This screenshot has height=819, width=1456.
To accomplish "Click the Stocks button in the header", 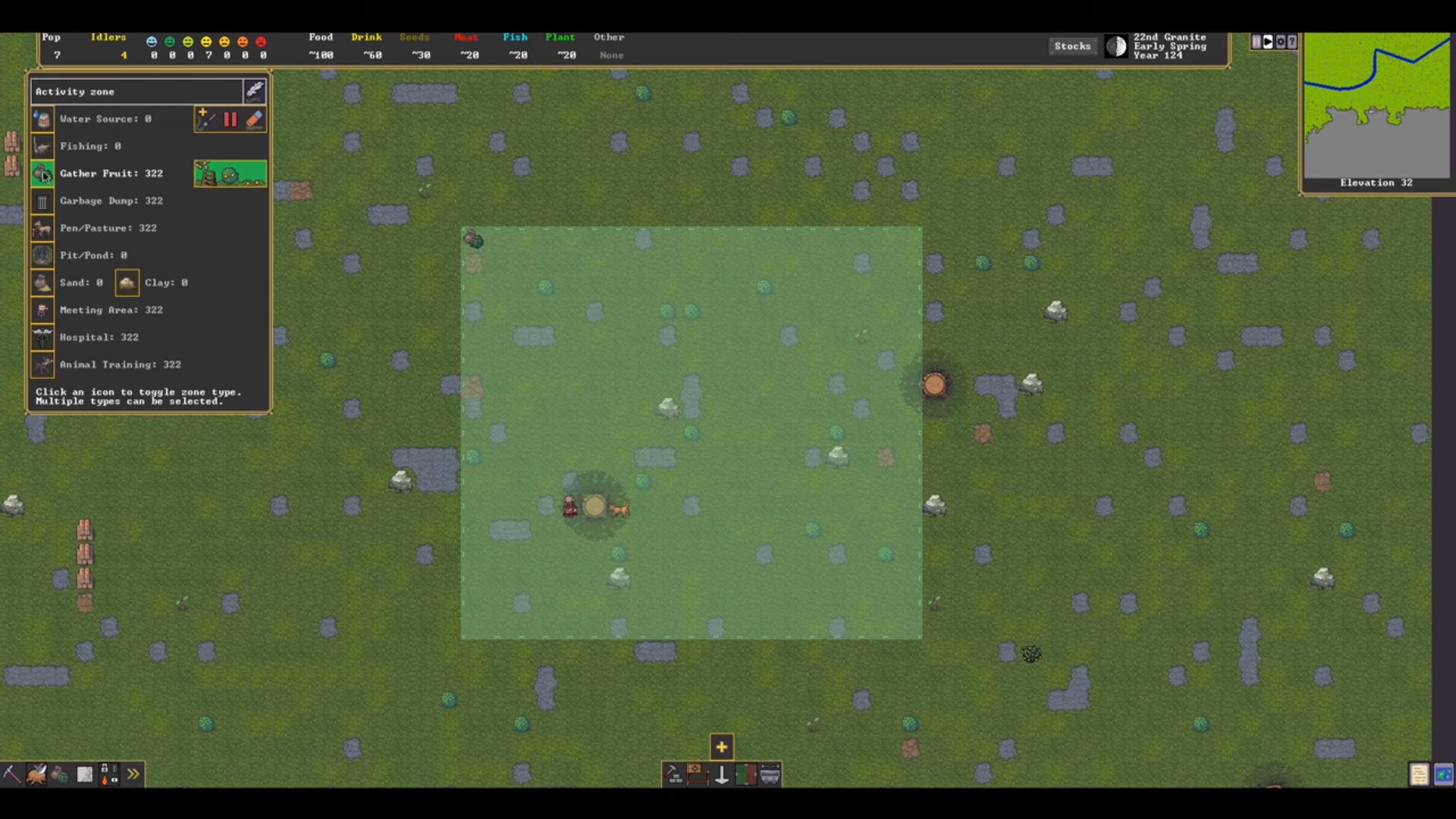I will (x=1072, y=45).
